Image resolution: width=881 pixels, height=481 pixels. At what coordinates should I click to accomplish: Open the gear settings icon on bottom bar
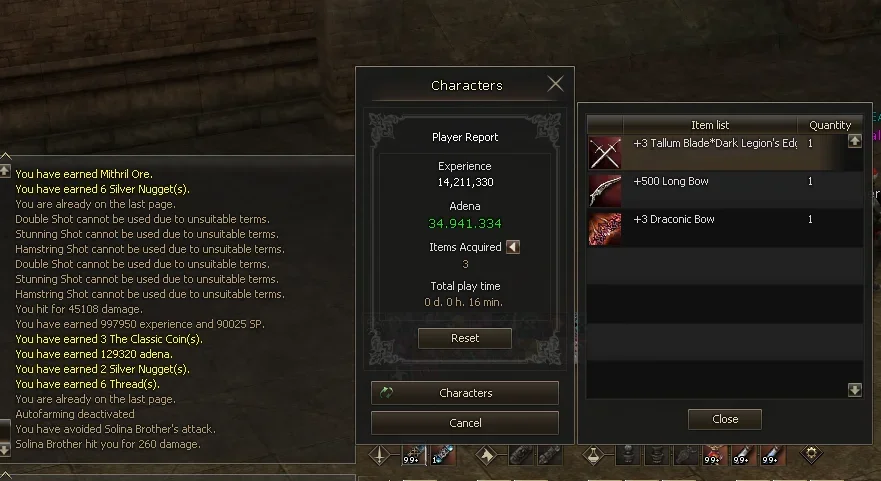click(812, 454)
